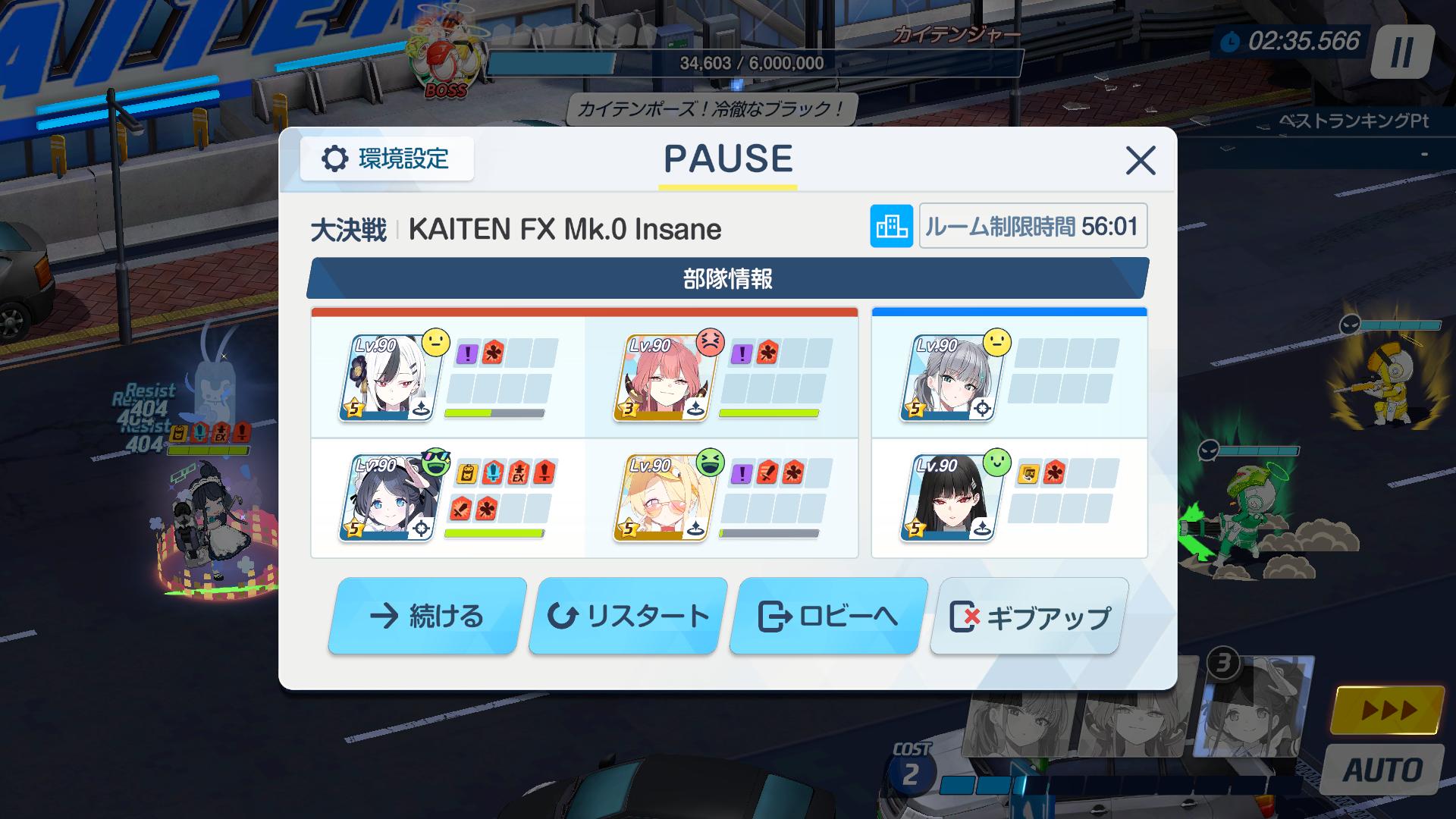Return to lobby via ロビーへ
1456x819 pixels.
(x=827, y=616)
